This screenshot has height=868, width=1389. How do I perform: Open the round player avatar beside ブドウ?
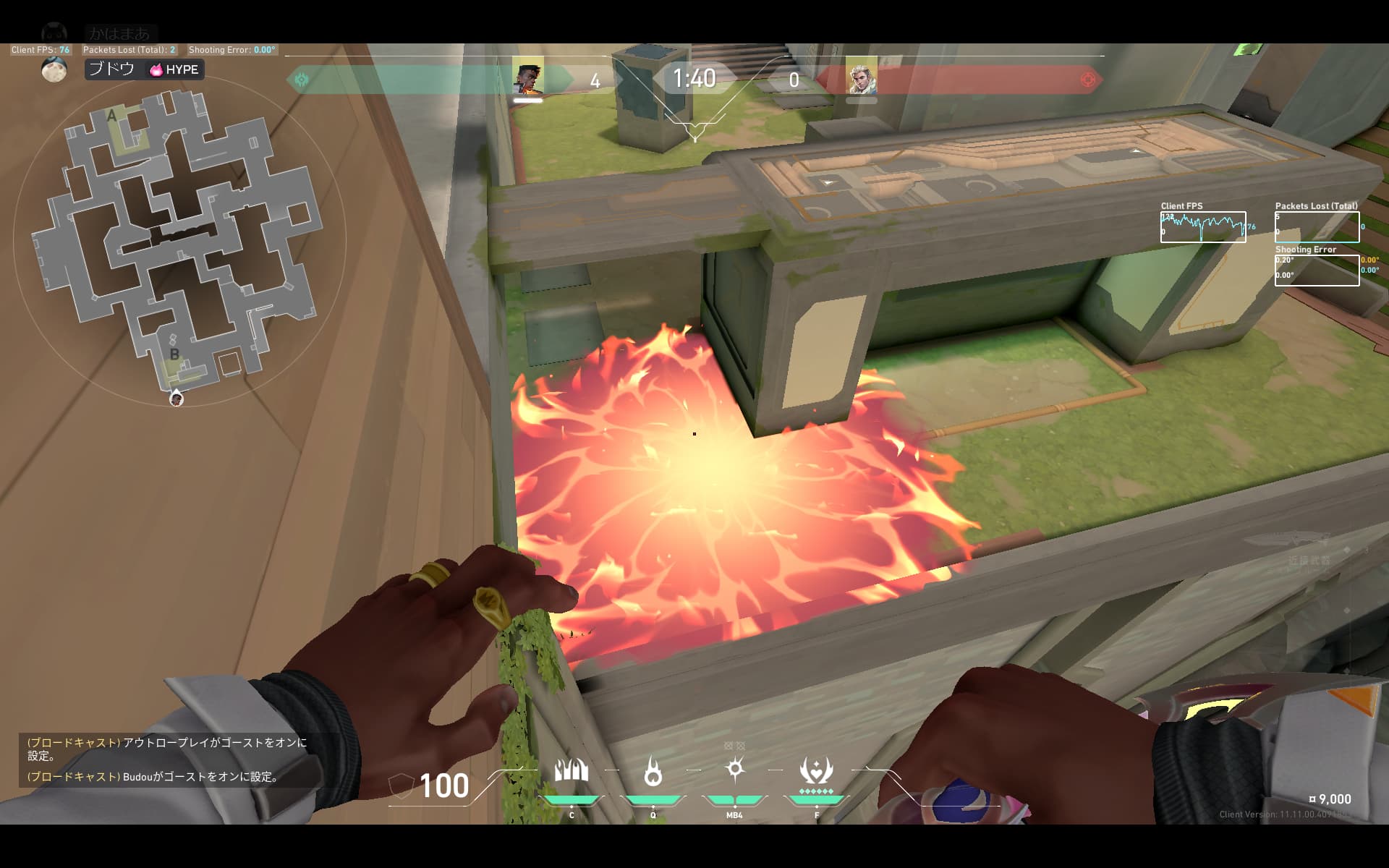54,69
